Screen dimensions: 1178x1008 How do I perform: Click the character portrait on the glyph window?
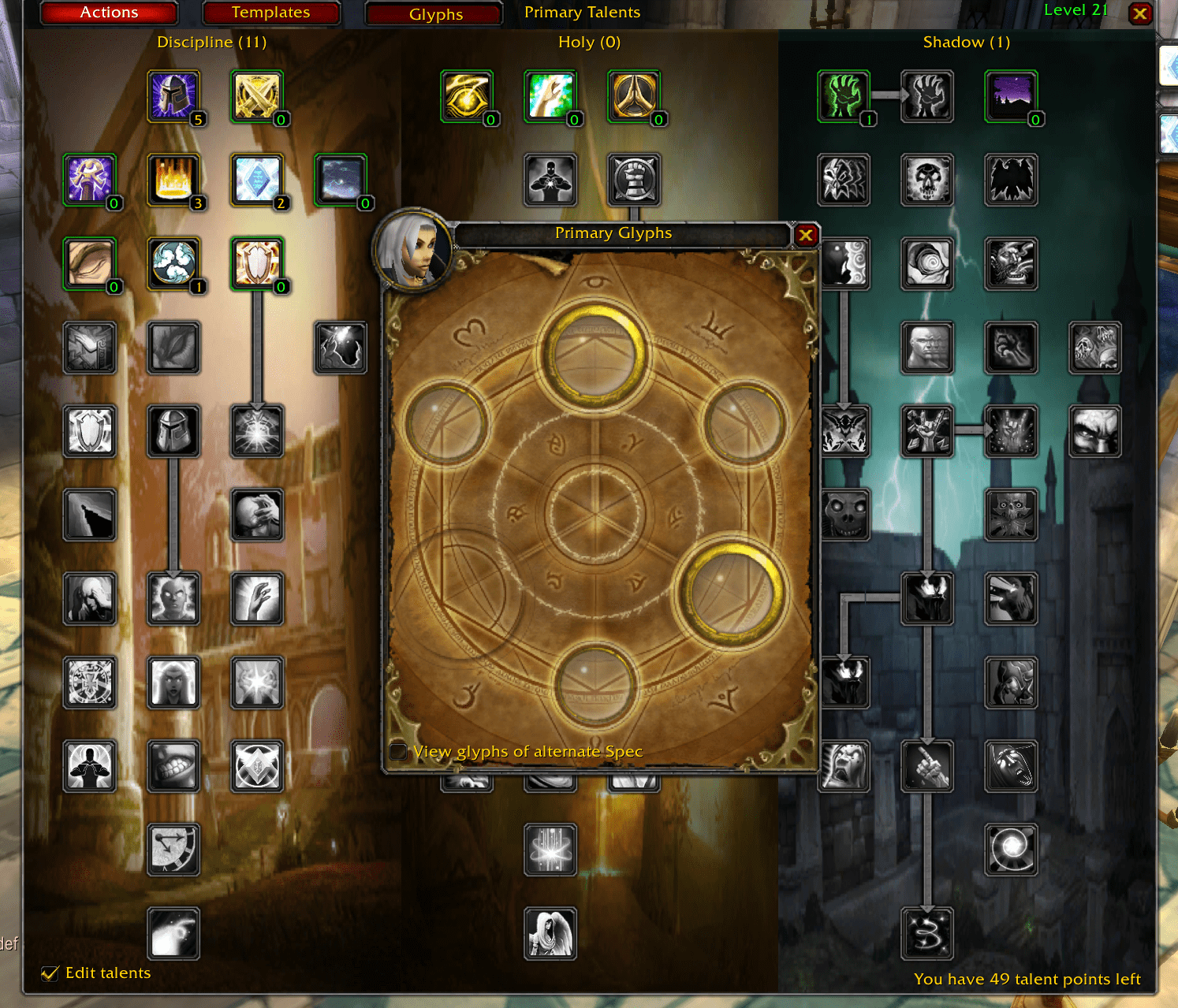(413, 252)
